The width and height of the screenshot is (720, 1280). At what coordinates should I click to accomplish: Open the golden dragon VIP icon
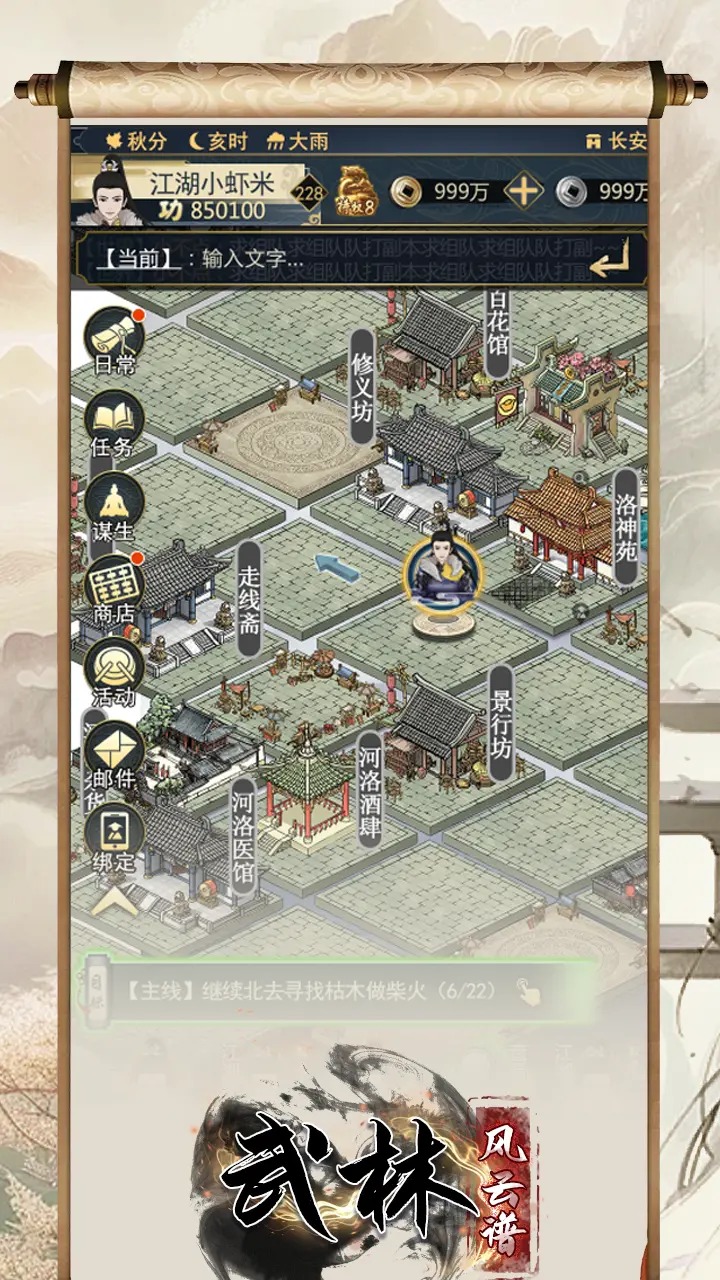coord(356,189)
